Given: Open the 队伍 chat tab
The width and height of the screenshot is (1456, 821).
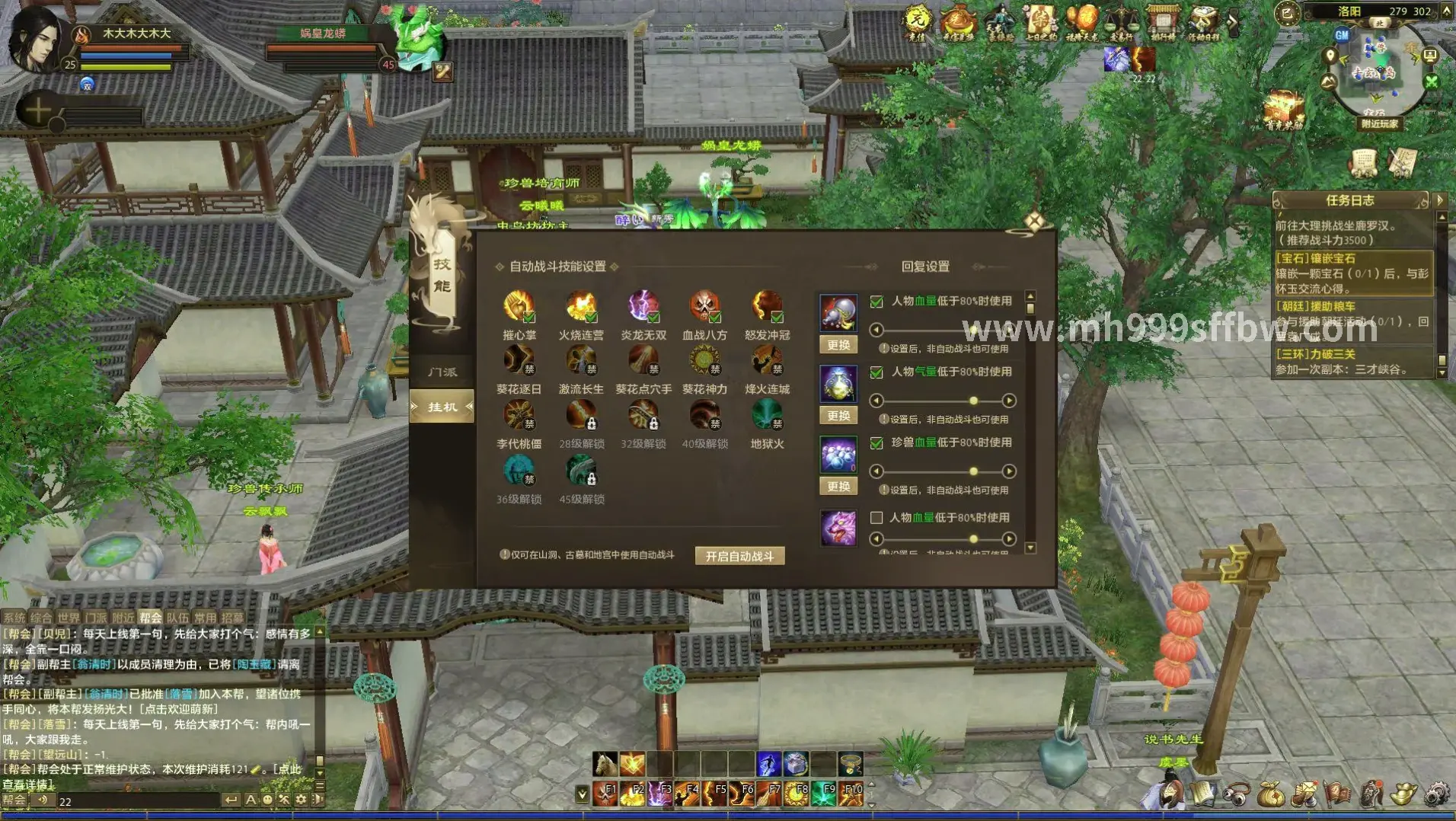Looking at the screenshot, I should point(177,618).
